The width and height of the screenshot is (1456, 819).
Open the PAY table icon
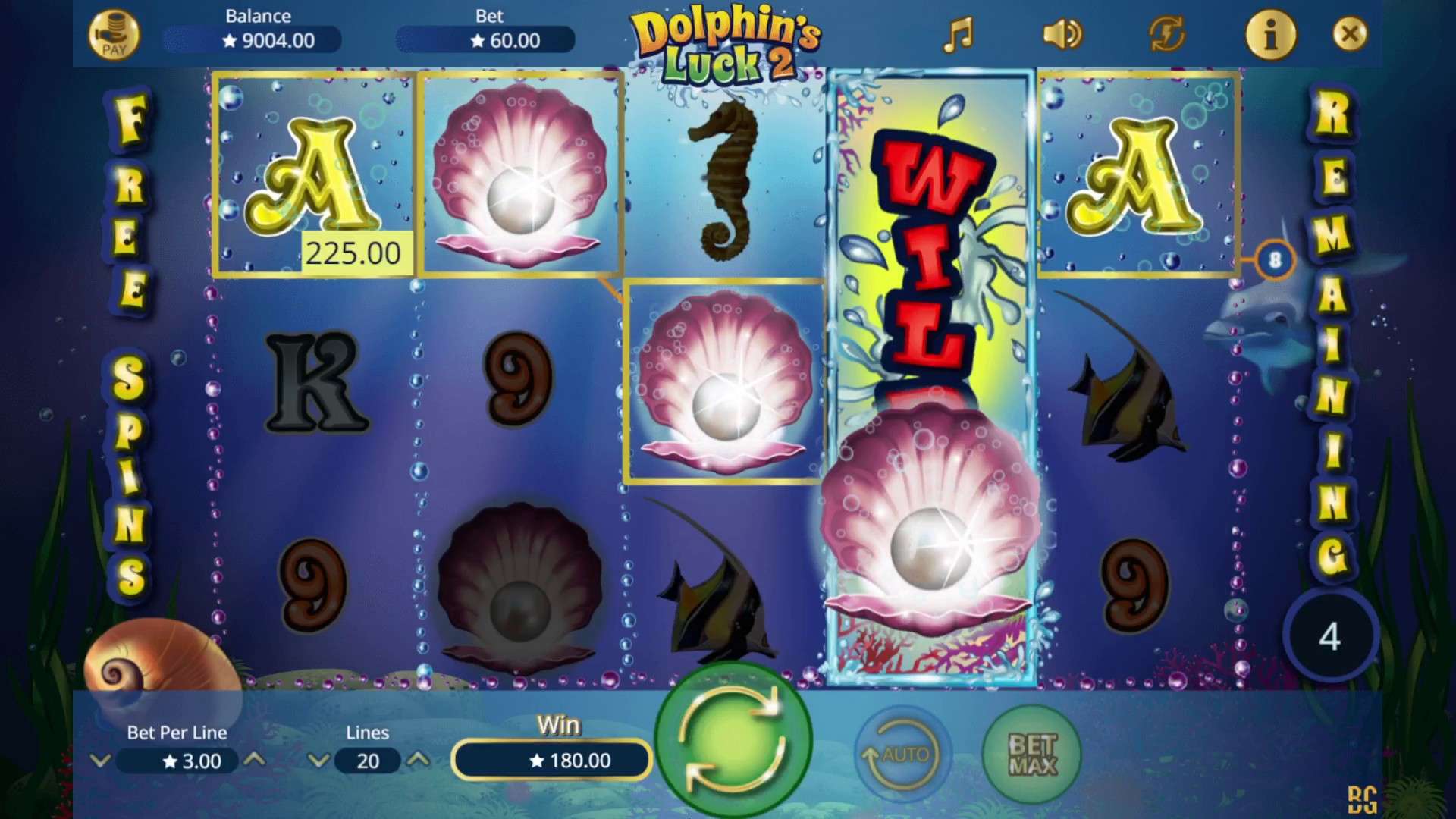pos(114,34)
